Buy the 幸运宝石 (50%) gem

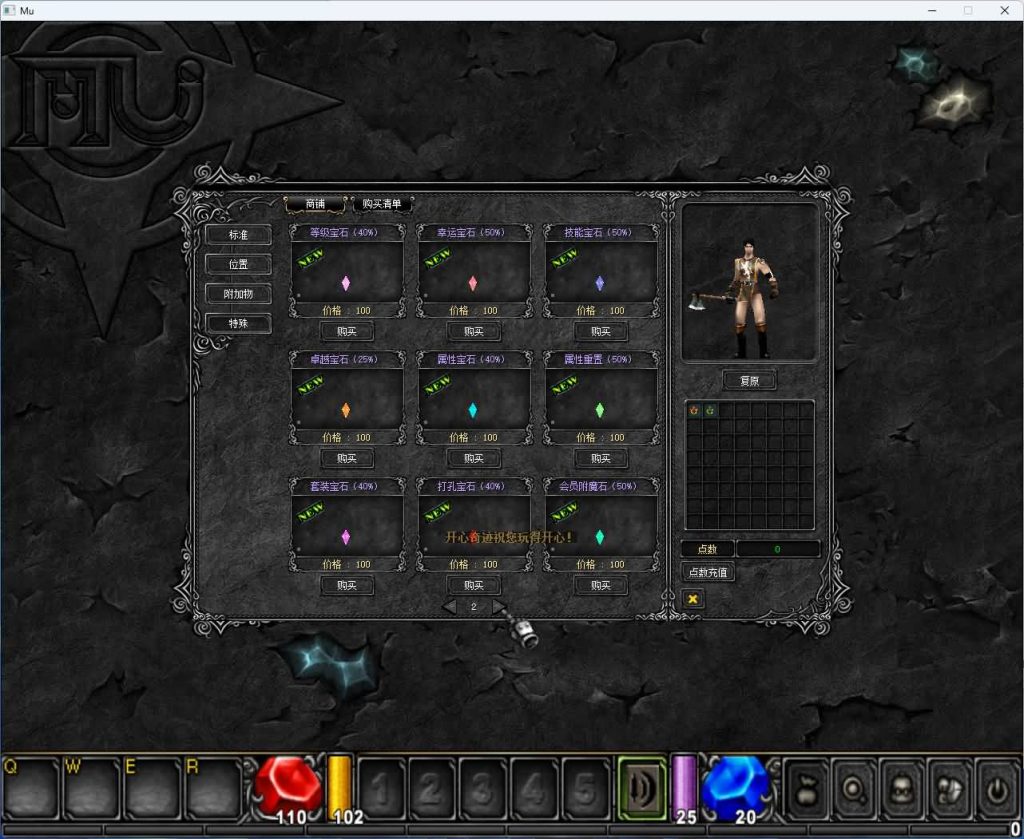[x=474, y=332]
